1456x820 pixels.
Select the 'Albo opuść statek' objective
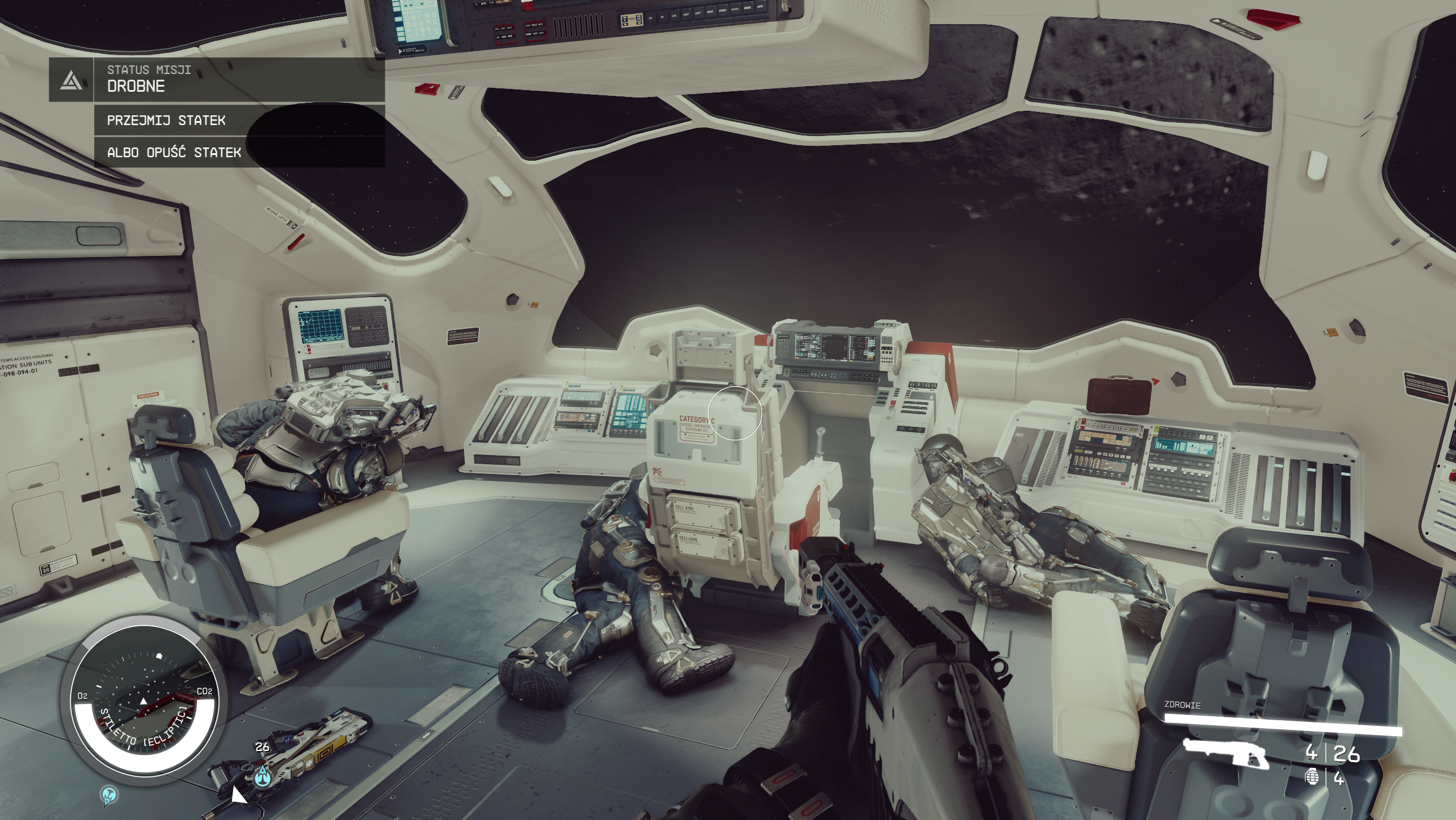174,153
